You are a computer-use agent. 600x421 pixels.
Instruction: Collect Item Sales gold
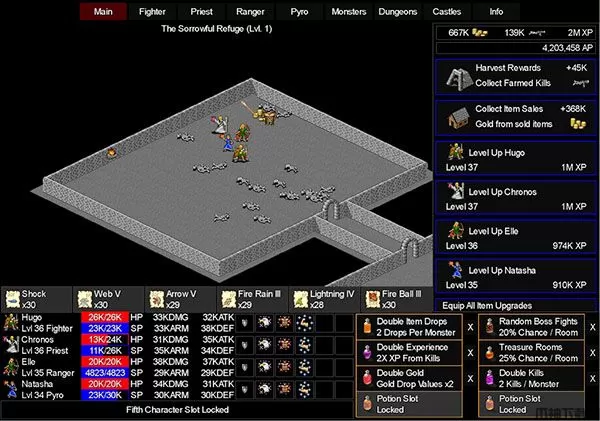pyautogui.click(x=515, y=115)
